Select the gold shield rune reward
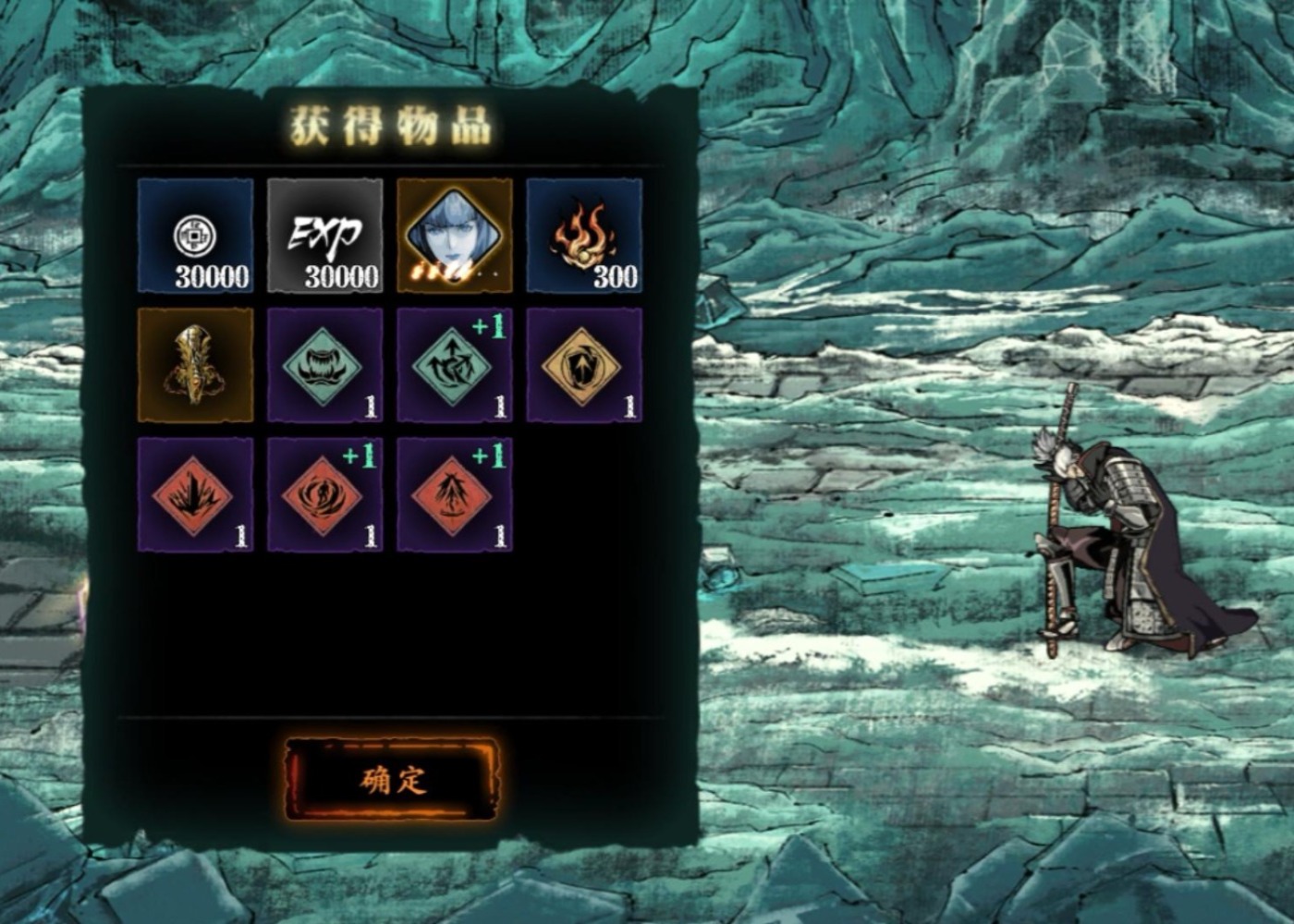Screen dimensions: 1294x924 (584, 365)
